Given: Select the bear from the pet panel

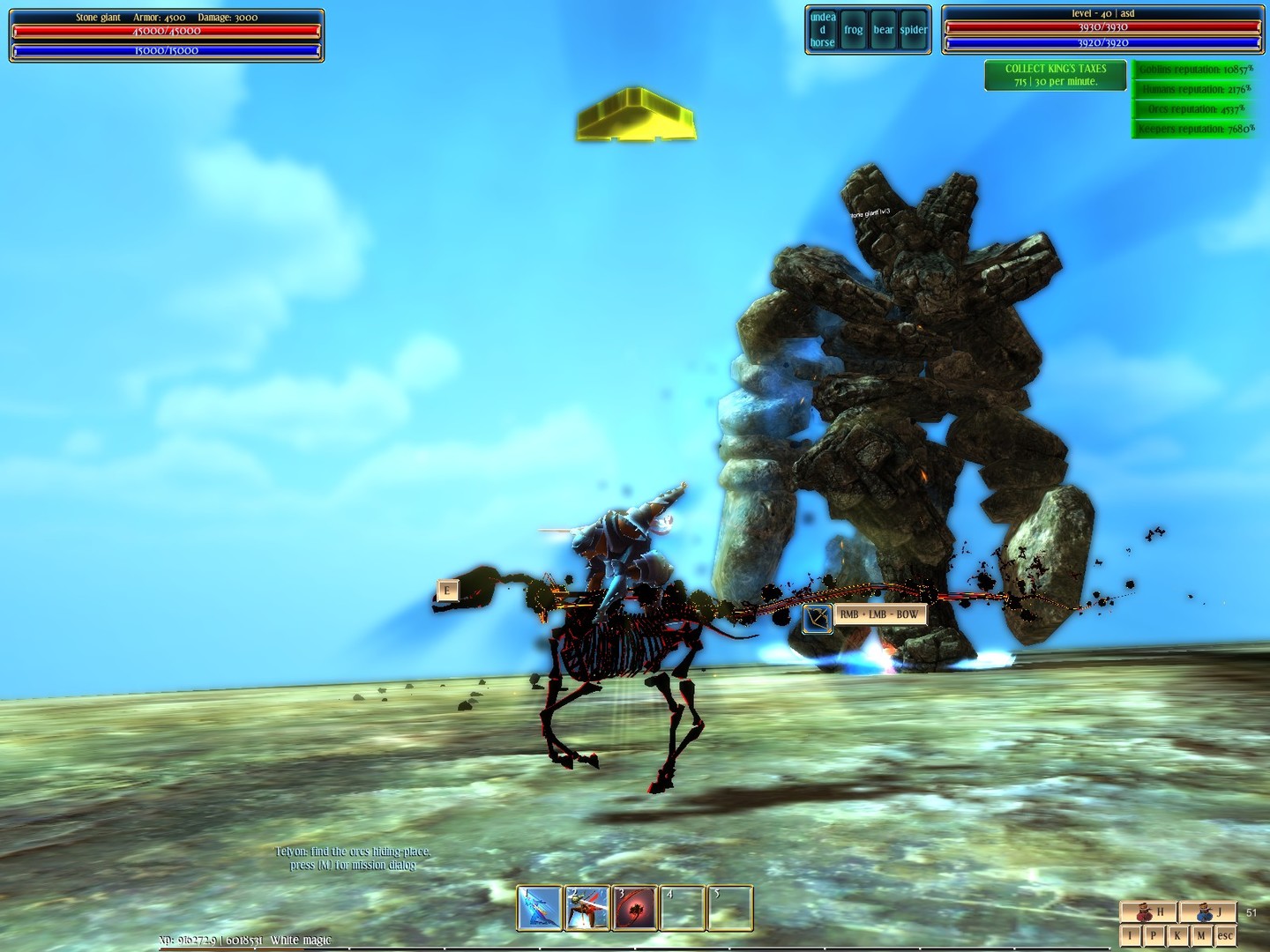Looking at the screenshot, I should coord(882,29).
